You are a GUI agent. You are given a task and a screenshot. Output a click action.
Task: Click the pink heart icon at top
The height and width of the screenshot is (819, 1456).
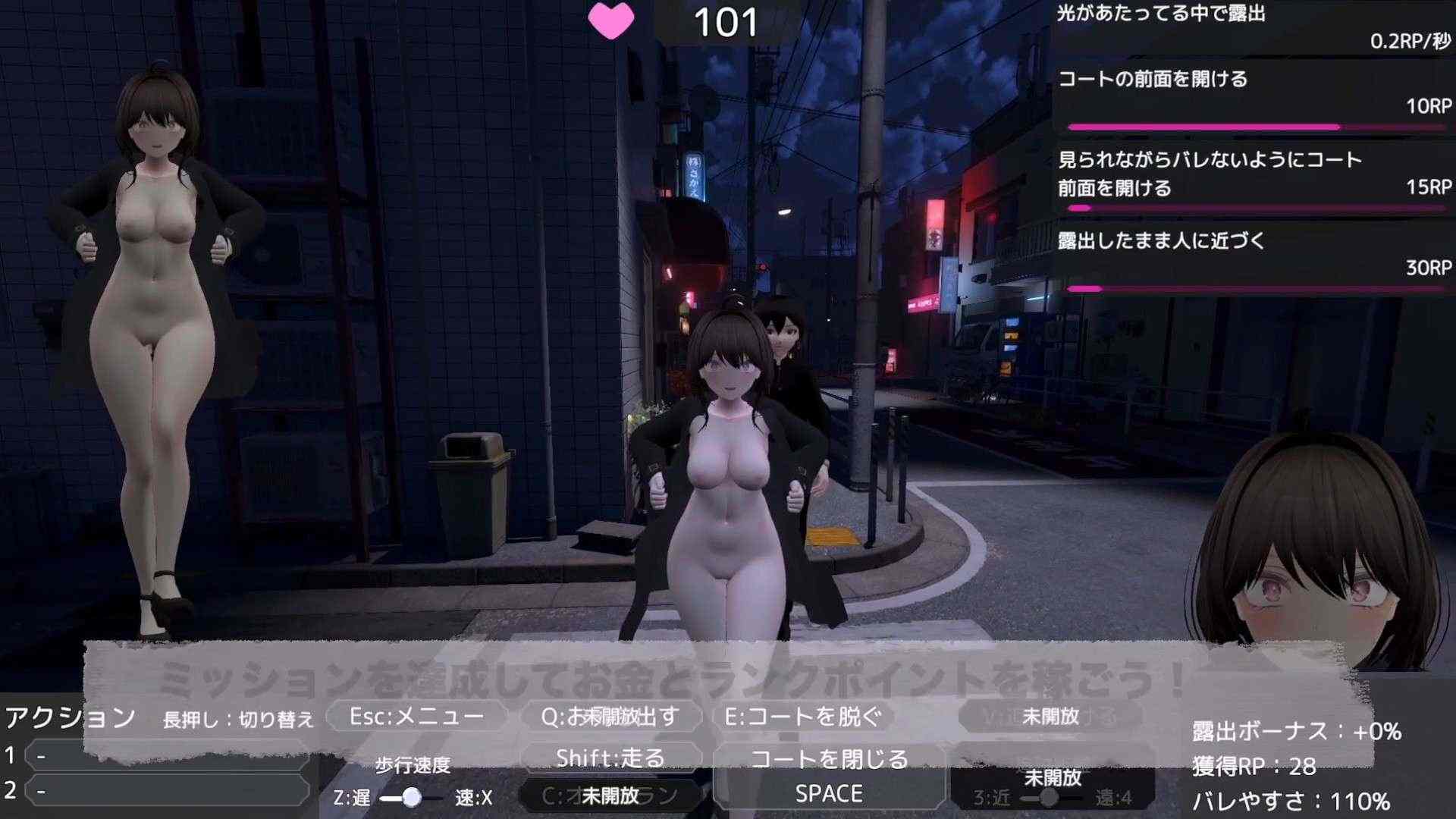pos(612,21)
